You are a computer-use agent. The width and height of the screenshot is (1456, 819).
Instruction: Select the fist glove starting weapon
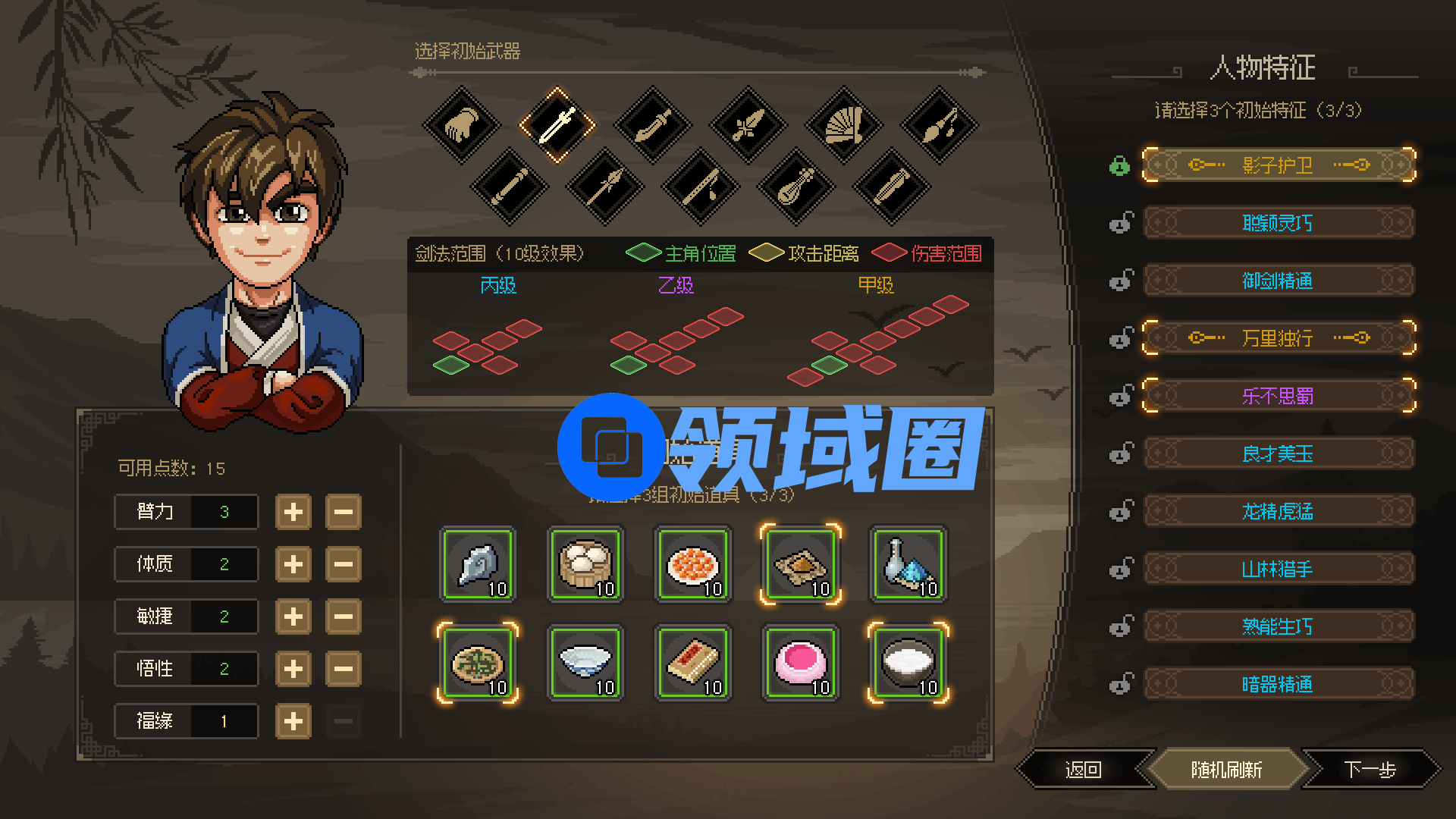tap(461, 125)
